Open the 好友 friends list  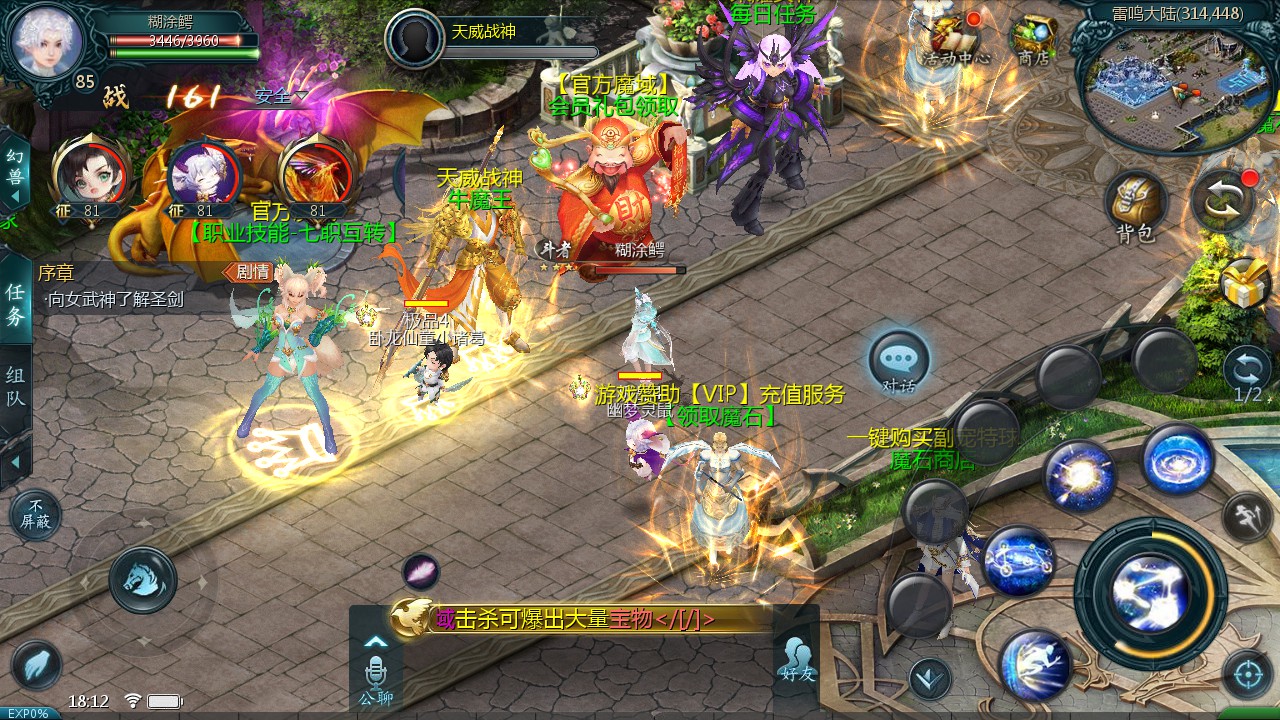pos(797,660)
